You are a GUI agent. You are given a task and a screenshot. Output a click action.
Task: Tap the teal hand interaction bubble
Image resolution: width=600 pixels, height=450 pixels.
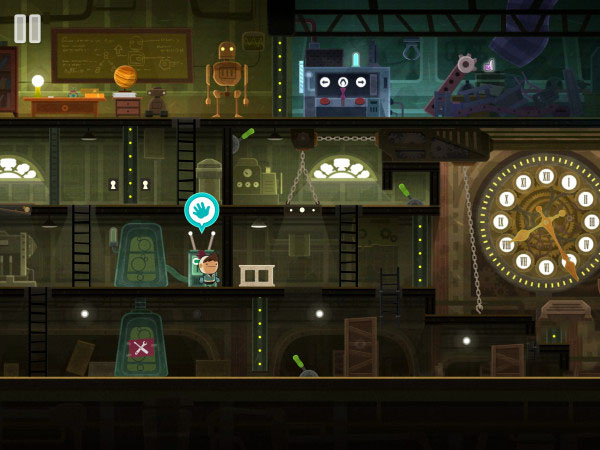(x=201, y=210)
